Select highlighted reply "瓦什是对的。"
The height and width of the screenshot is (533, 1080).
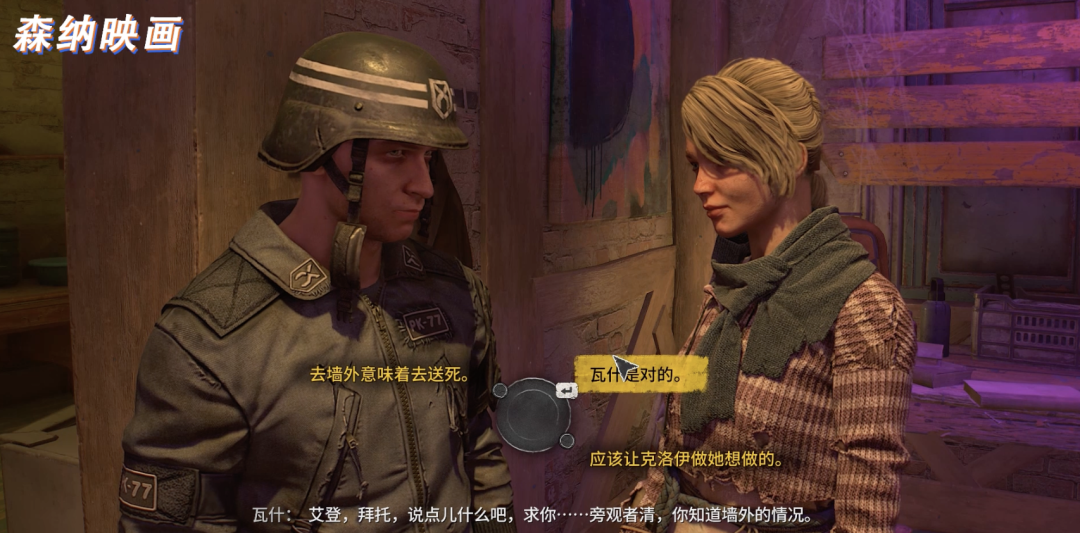point(640,375)
